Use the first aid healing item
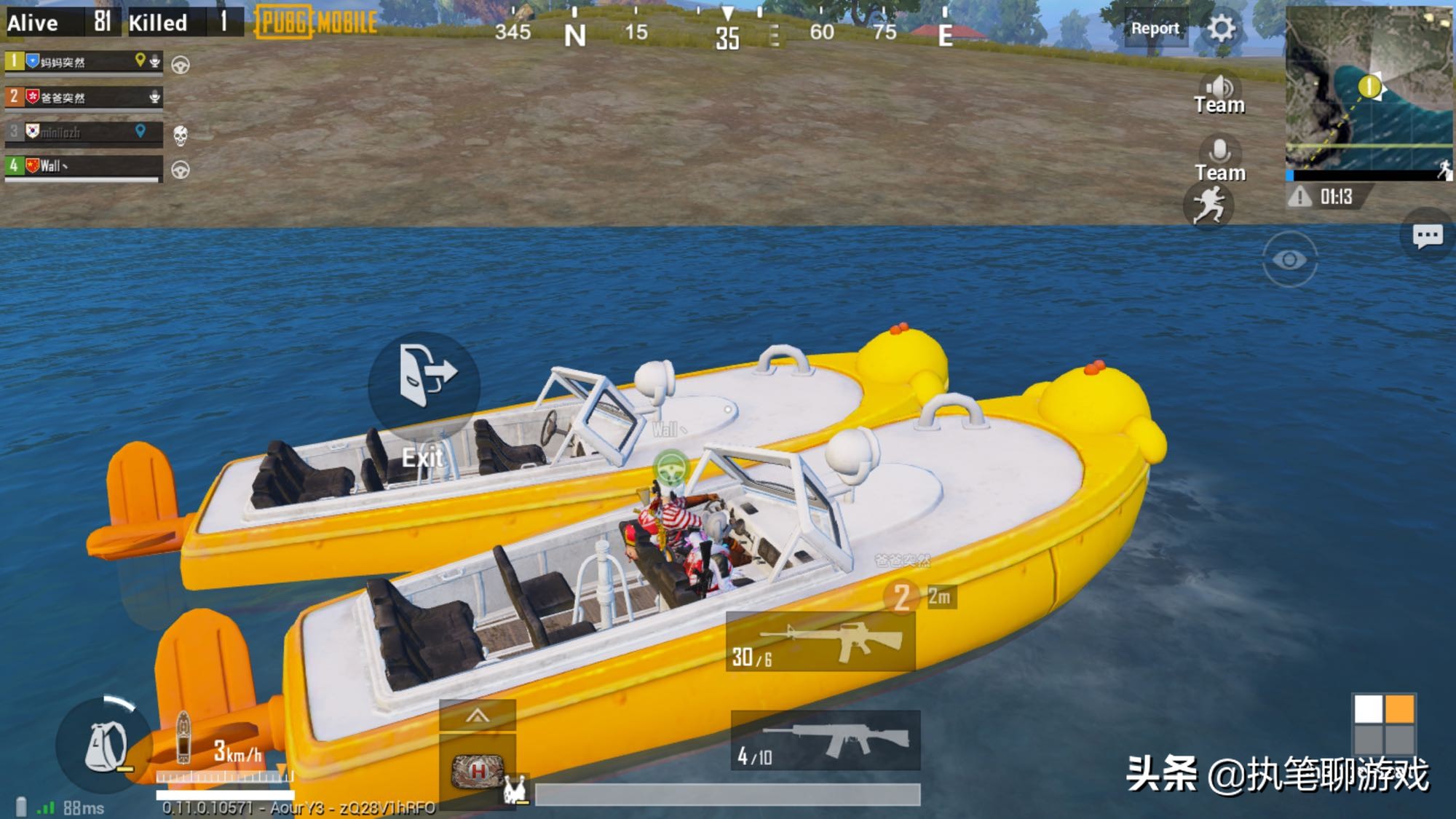Image resolution: width=1456 pixels, height=819 pixels. coord(478,772)
